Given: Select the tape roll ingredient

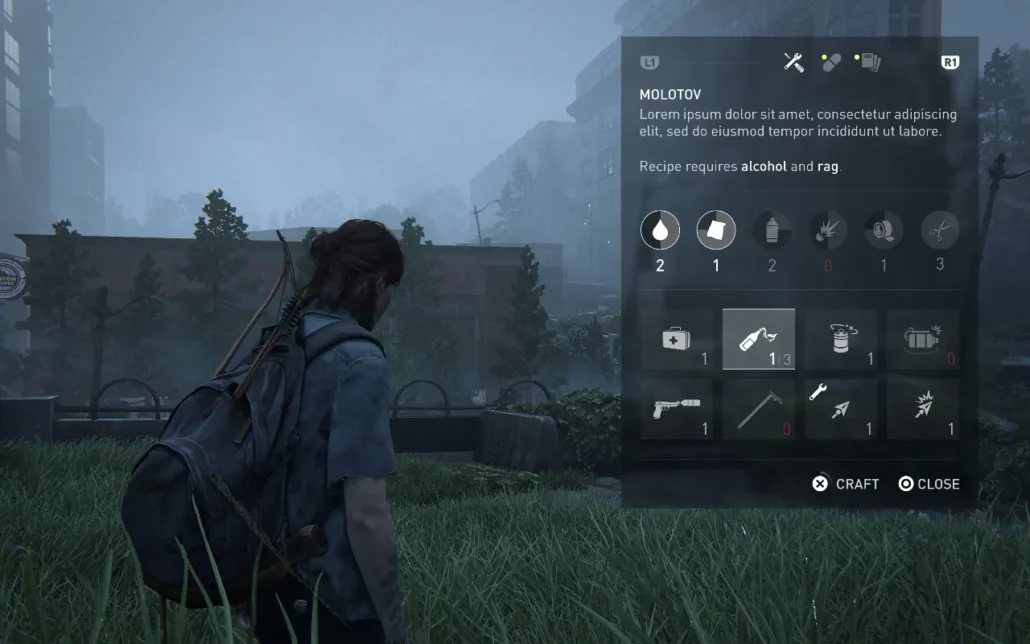Looking at the screenshot, I should click(884, 230).
